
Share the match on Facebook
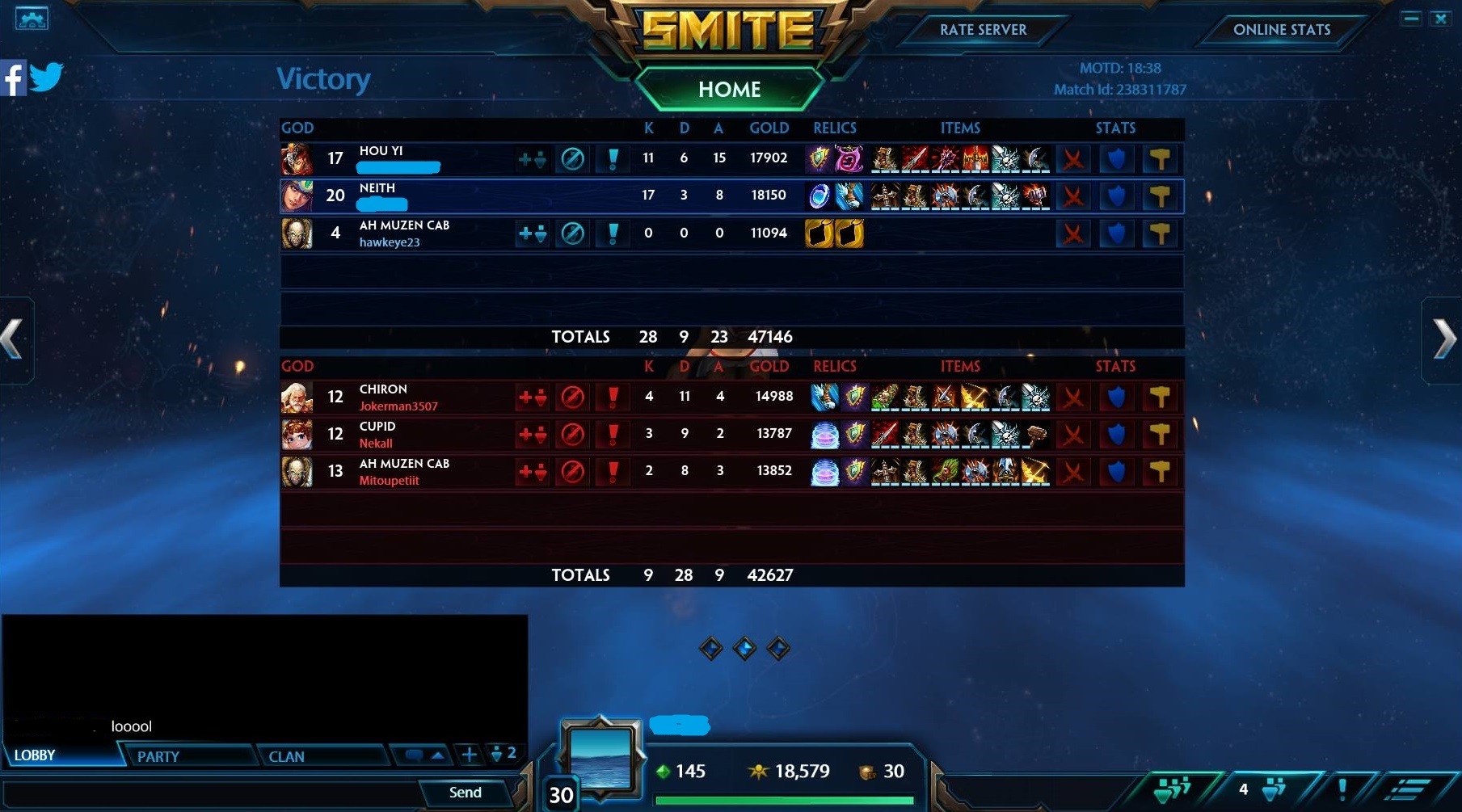pyautogui.click(x=13, y=78)
